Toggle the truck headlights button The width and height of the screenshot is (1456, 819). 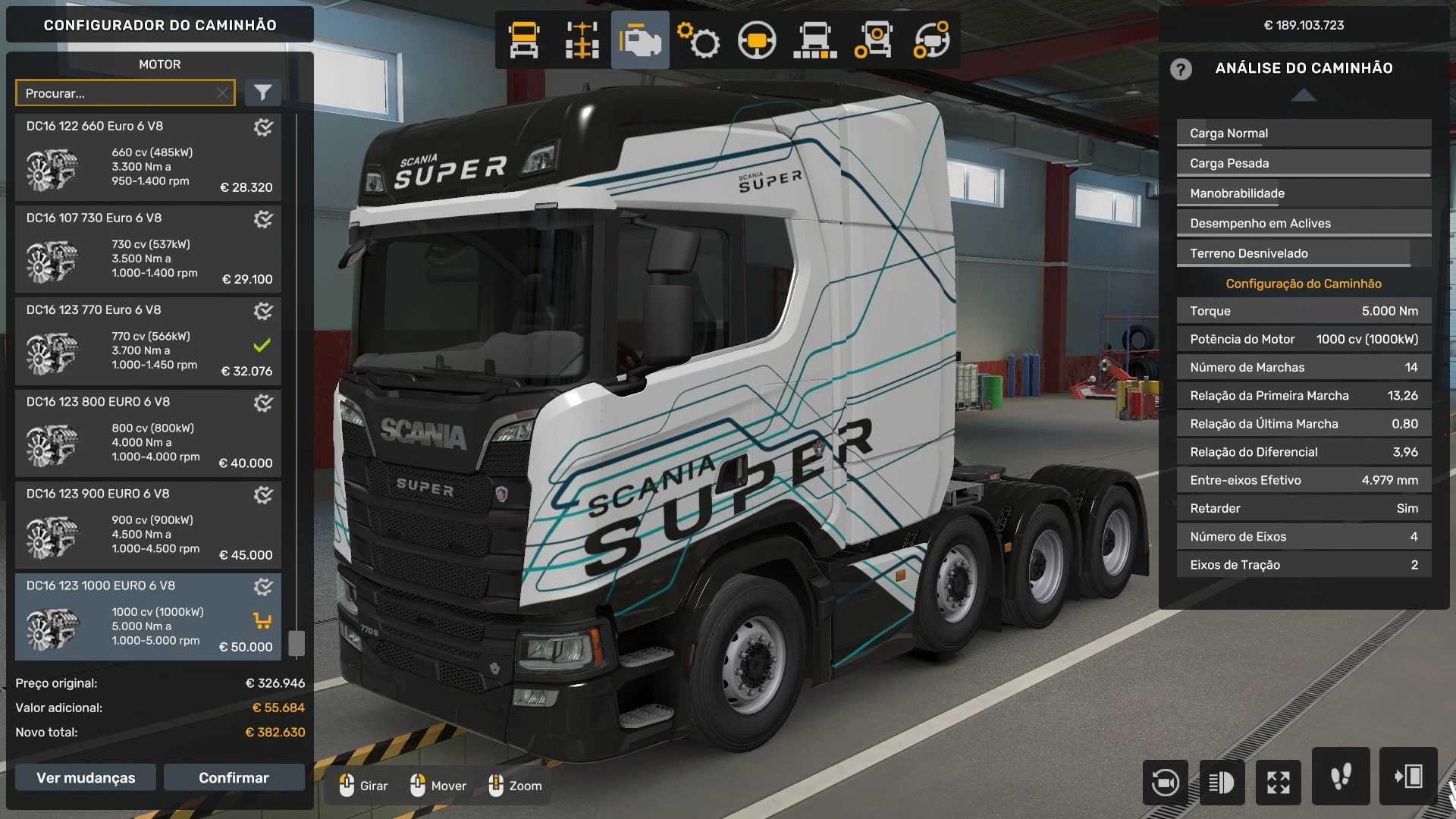(x=1222, y=782)
